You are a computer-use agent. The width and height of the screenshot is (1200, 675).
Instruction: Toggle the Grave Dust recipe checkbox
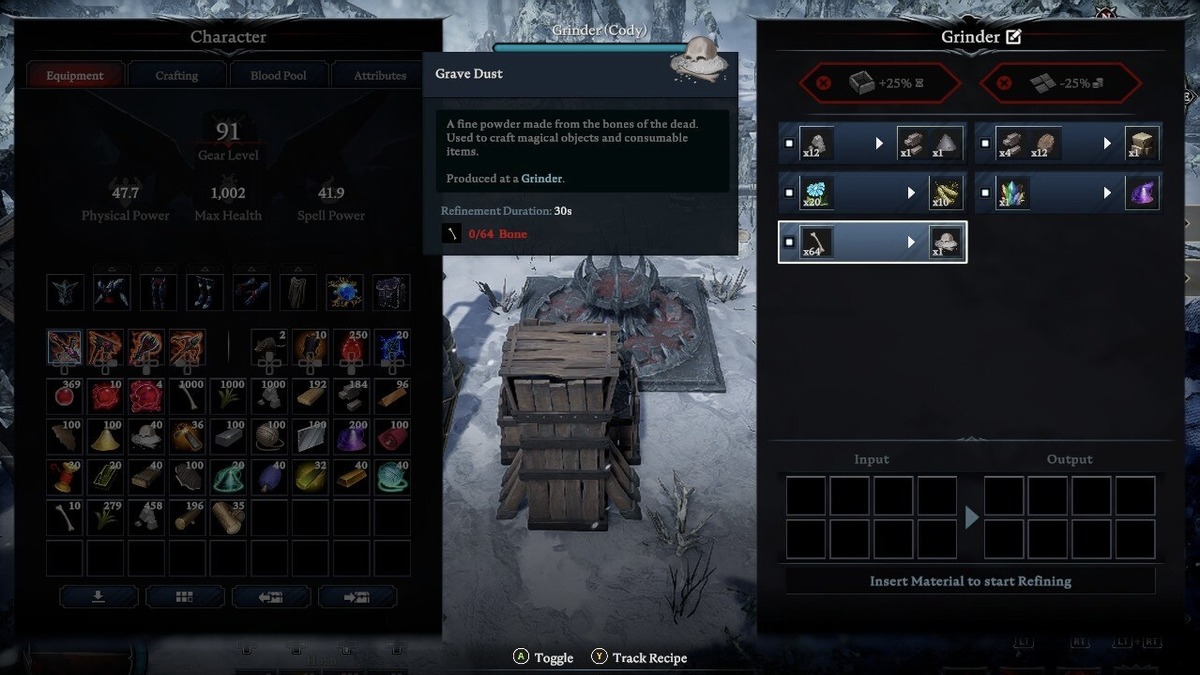tap(790, 242)
